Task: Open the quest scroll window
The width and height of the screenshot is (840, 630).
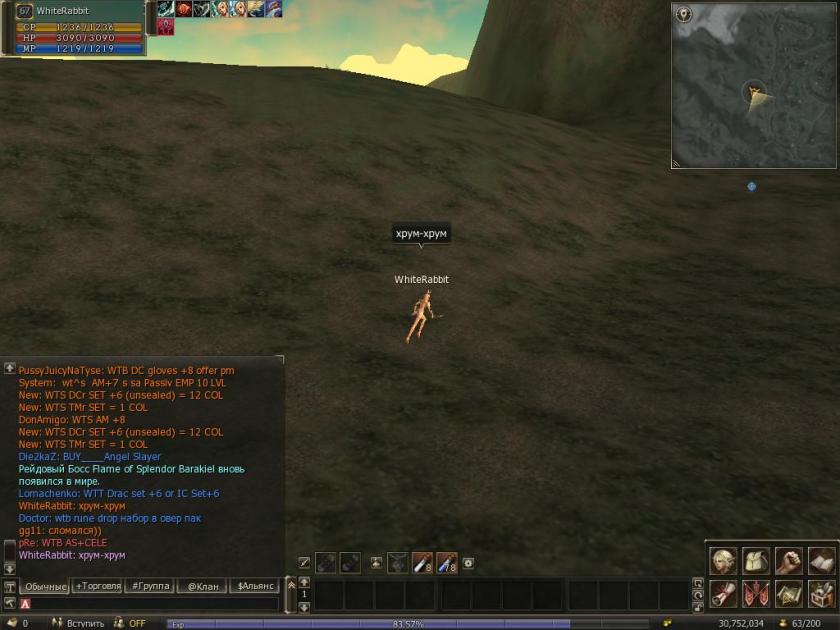Action: [x=723, y=594]
